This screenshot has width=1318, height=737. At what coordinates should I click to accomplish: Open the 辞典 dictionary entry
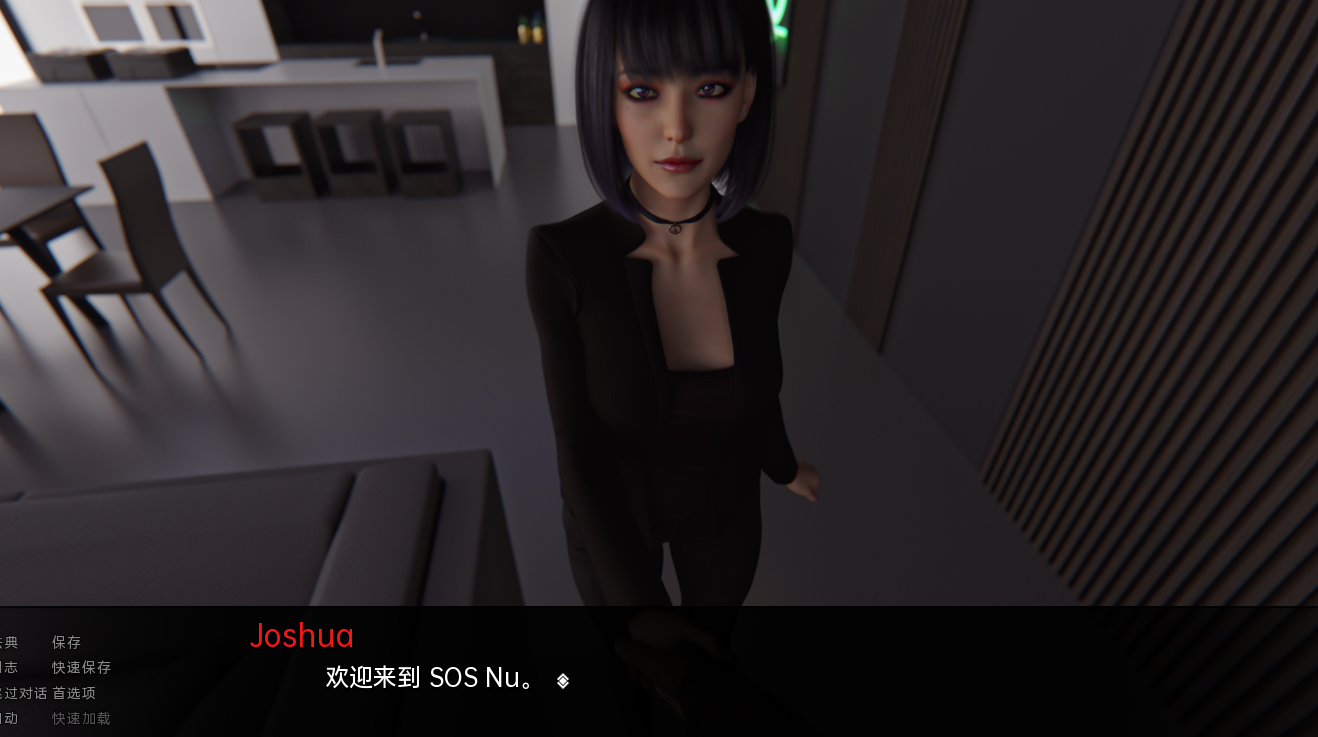[8, 642]
